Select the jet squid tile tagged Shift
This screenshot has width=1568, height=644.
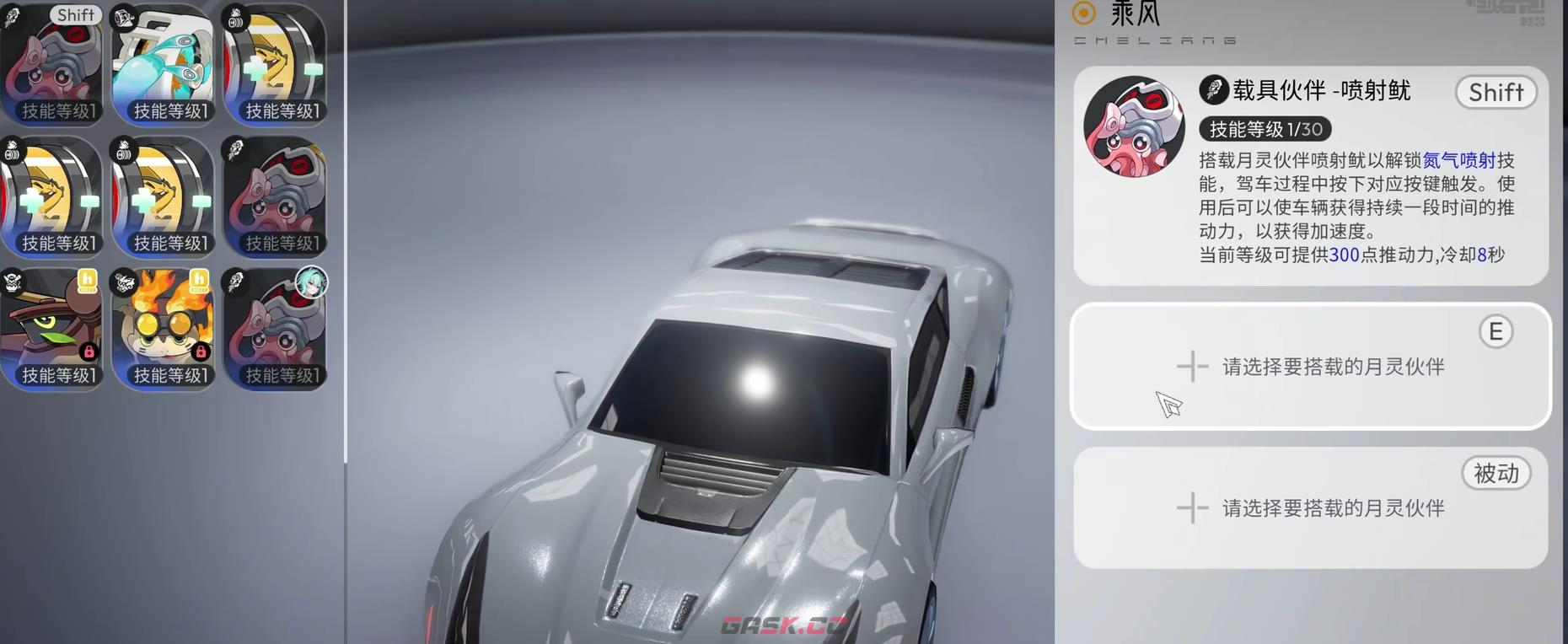click(x=52, y=65)
